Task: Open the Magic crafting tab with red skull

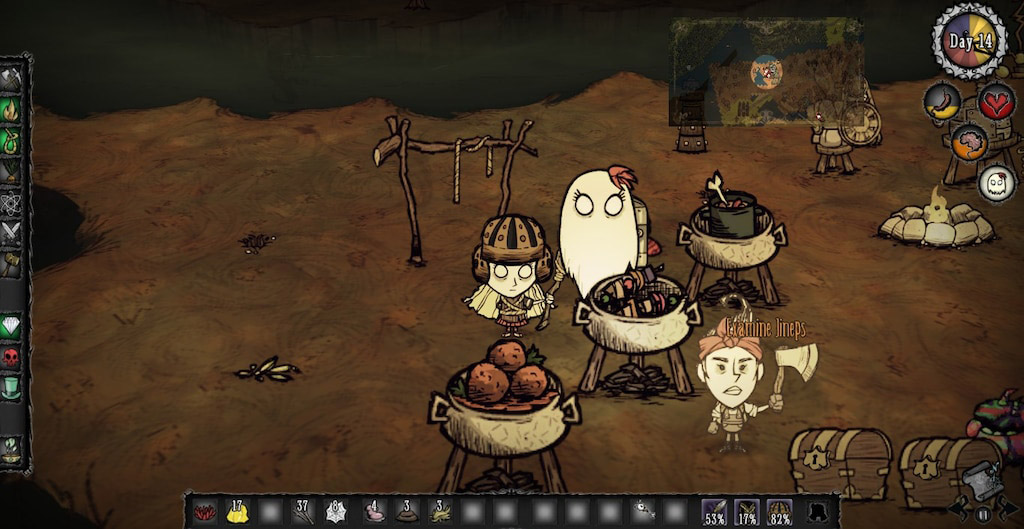Action: click(12, 357)
